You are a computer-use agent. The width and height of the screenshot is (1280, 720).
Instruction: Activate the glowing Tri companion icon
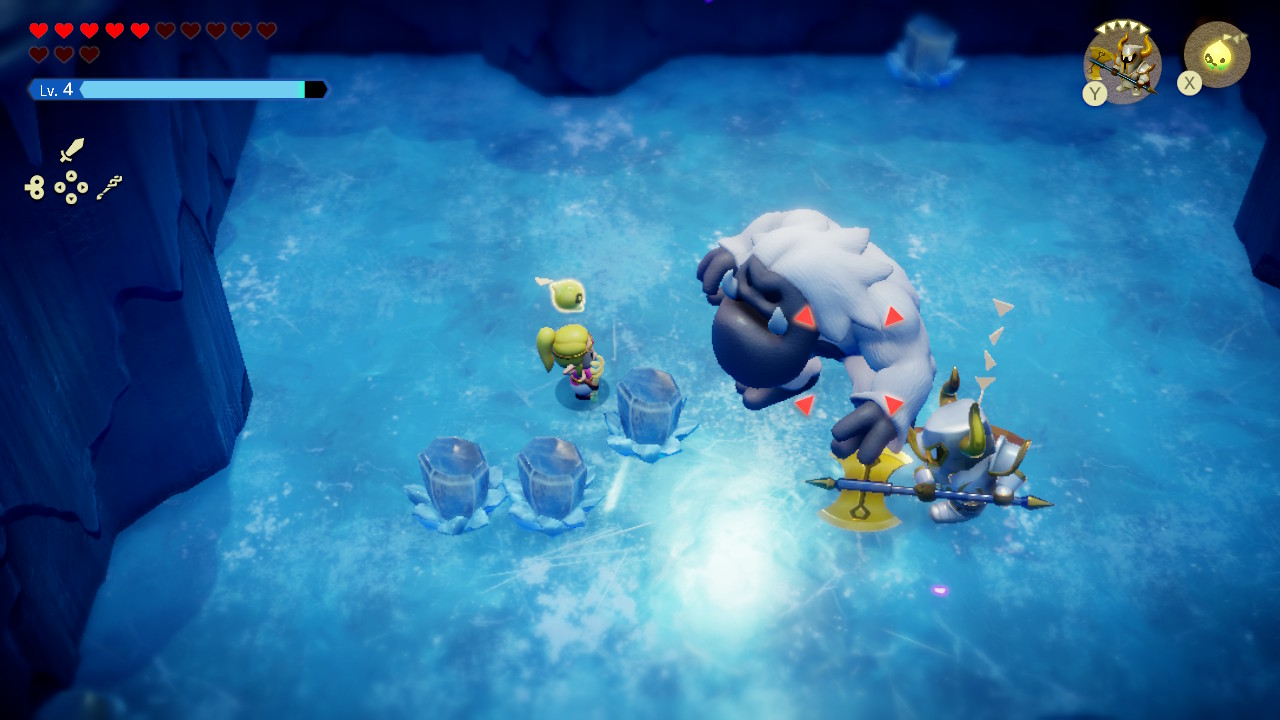1217,54
